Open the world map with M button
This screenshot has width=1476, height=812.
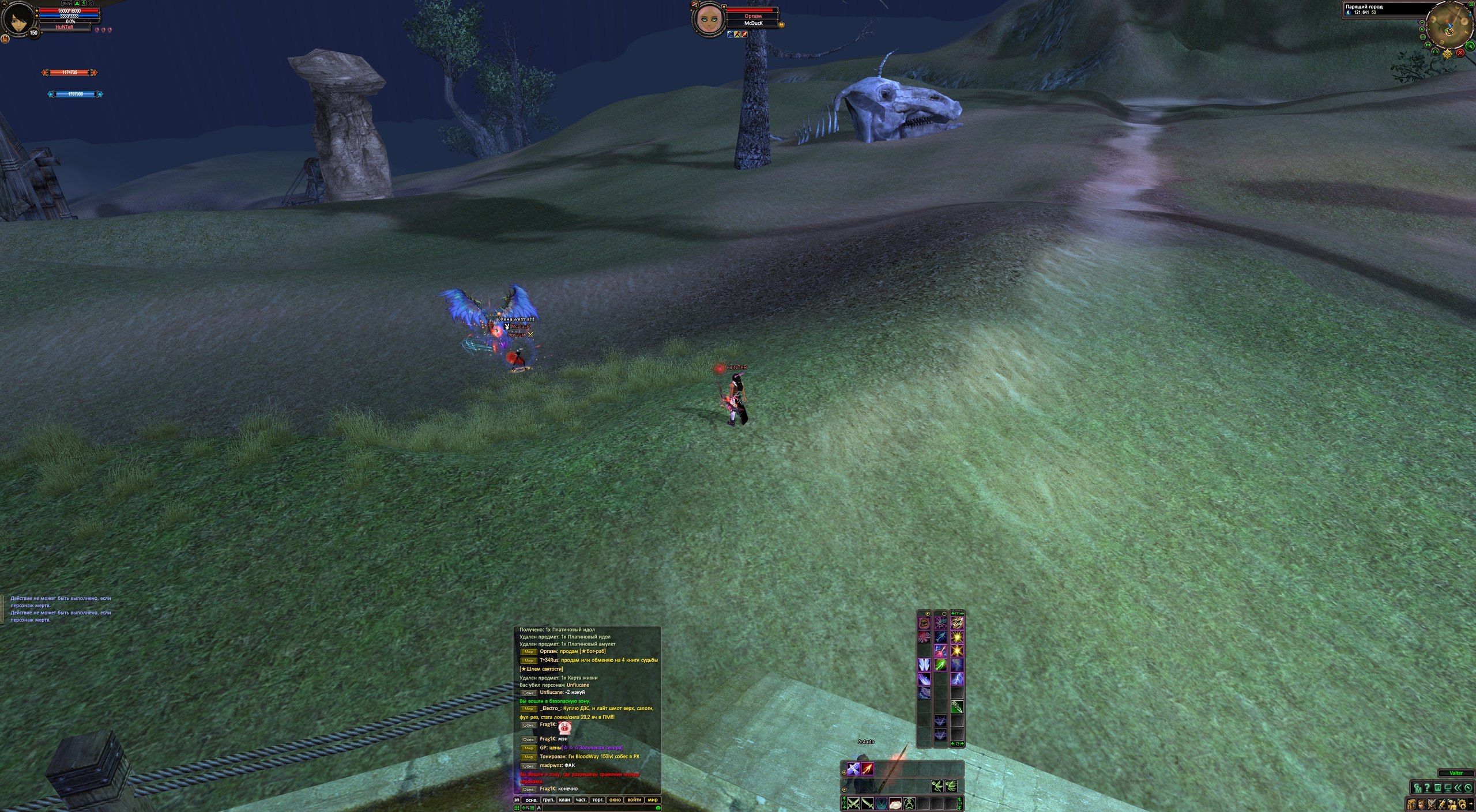(1429, 44)
